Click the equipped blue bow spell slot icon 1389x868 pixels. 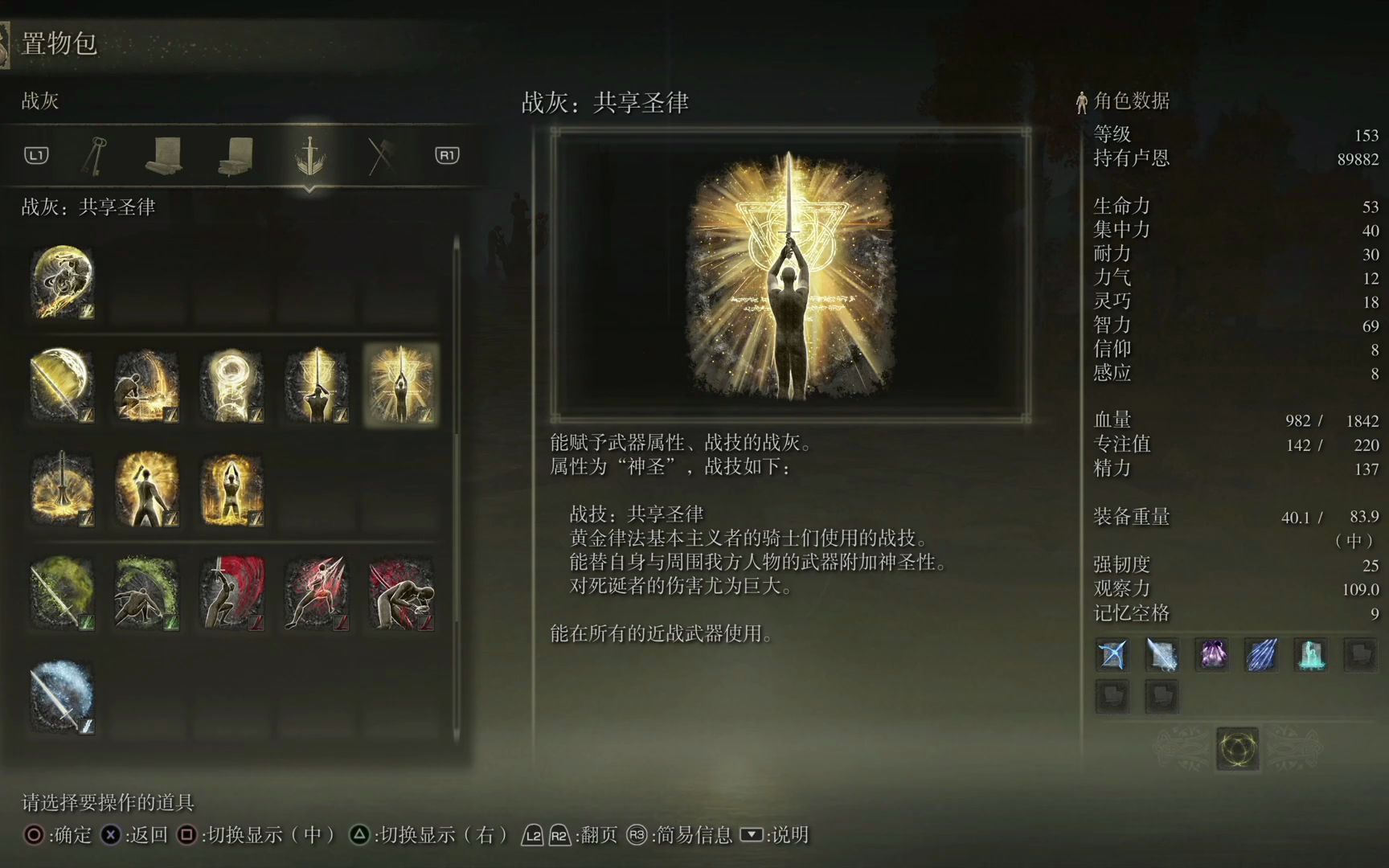[1113, 655]
